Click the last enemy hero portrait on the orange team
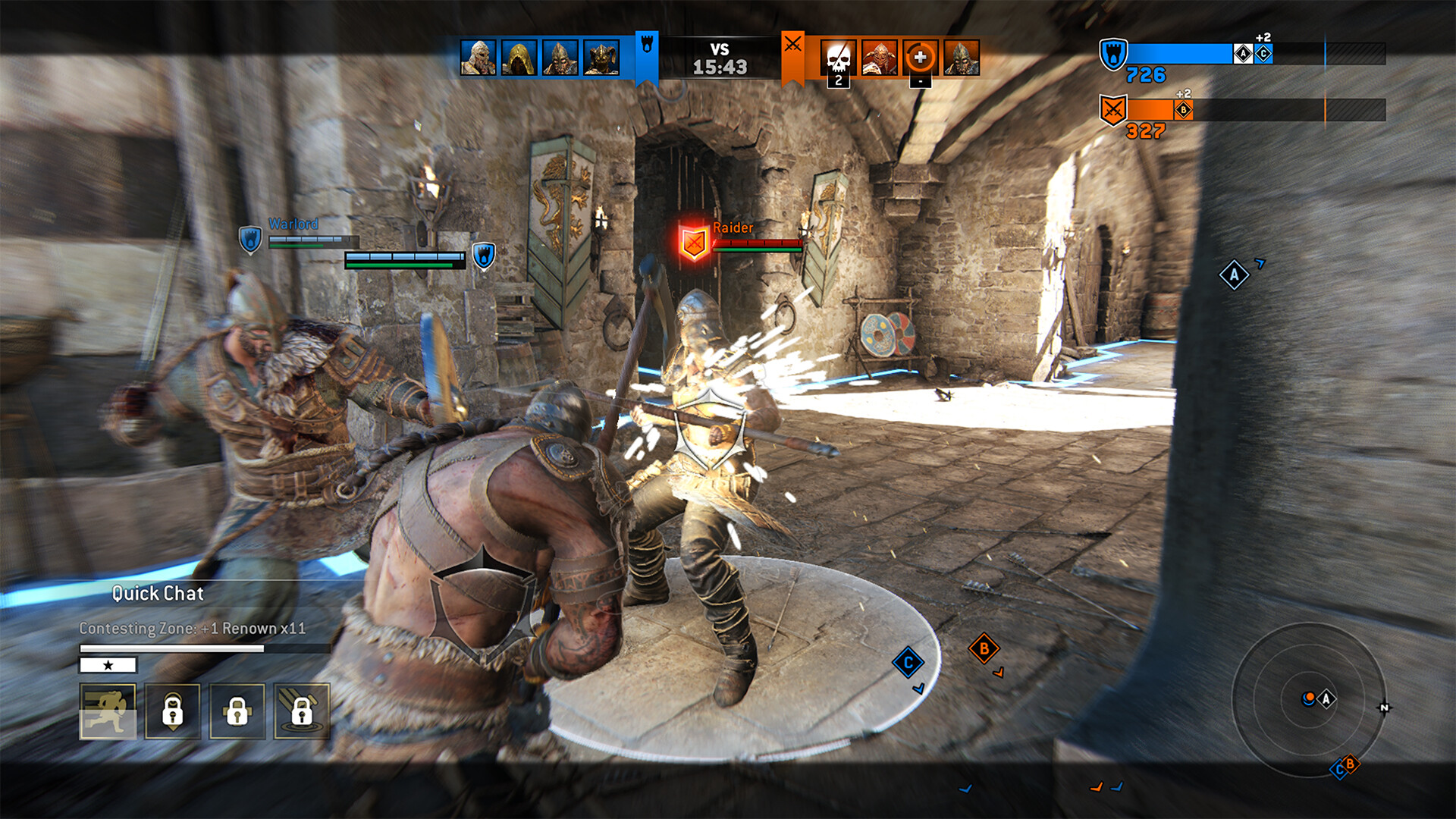 pos(962,55)
